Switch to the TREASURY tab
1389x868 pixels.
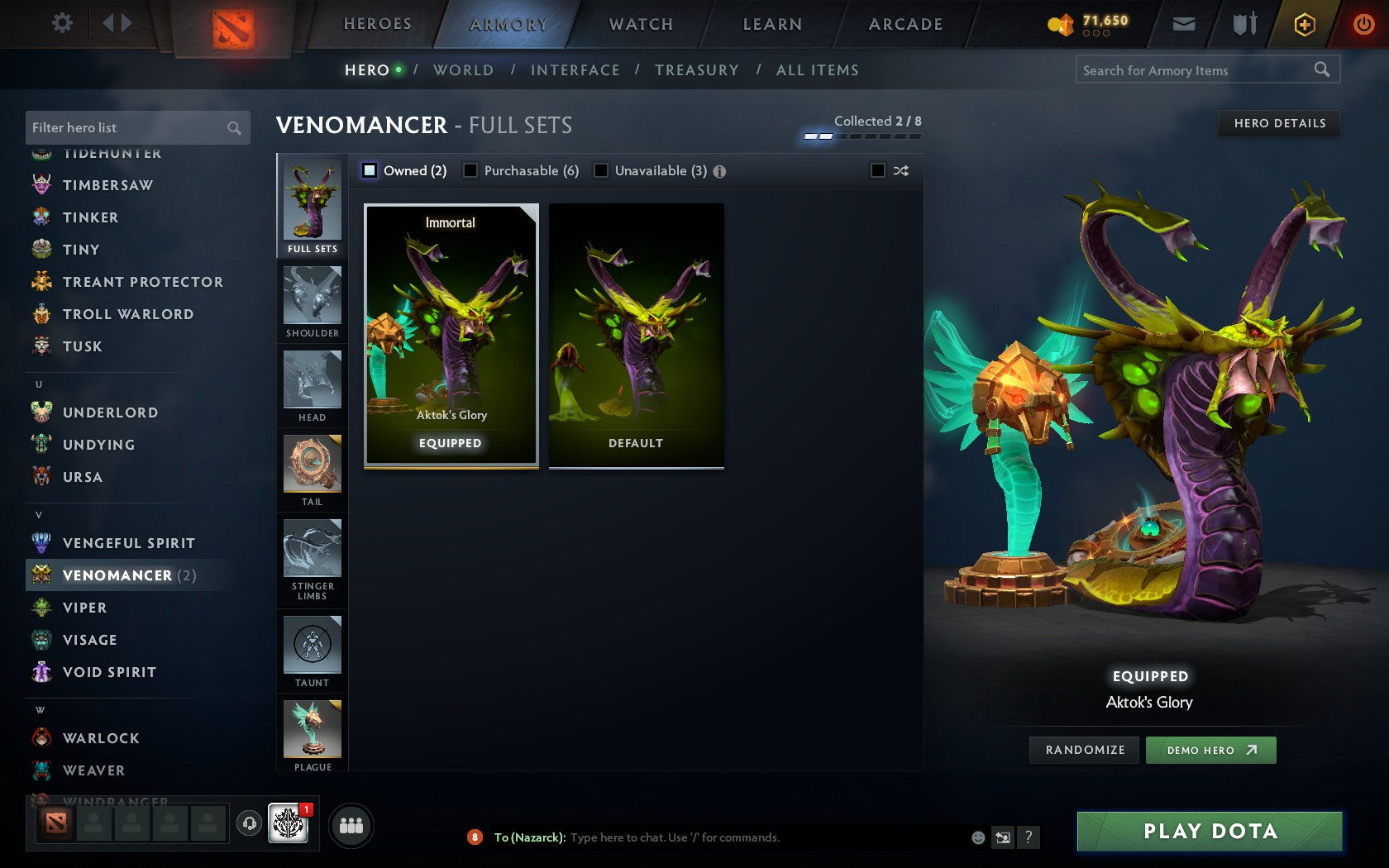point(697,70)
